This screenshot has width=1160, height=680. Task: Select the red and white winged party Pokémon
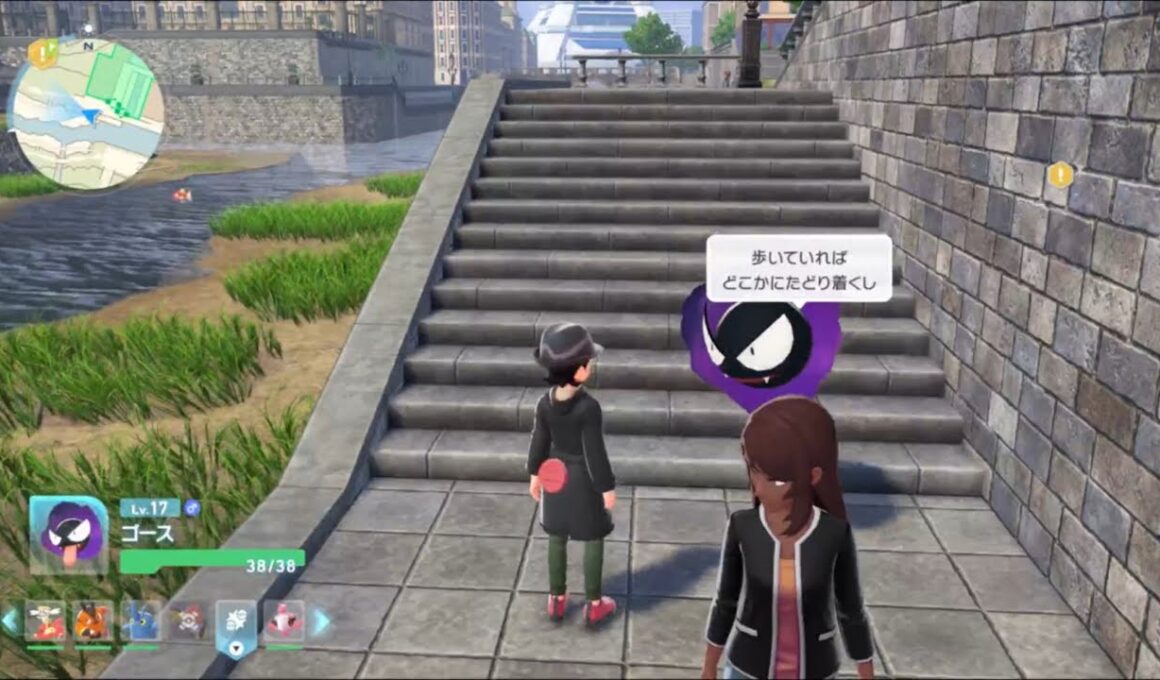pos(43,623)
